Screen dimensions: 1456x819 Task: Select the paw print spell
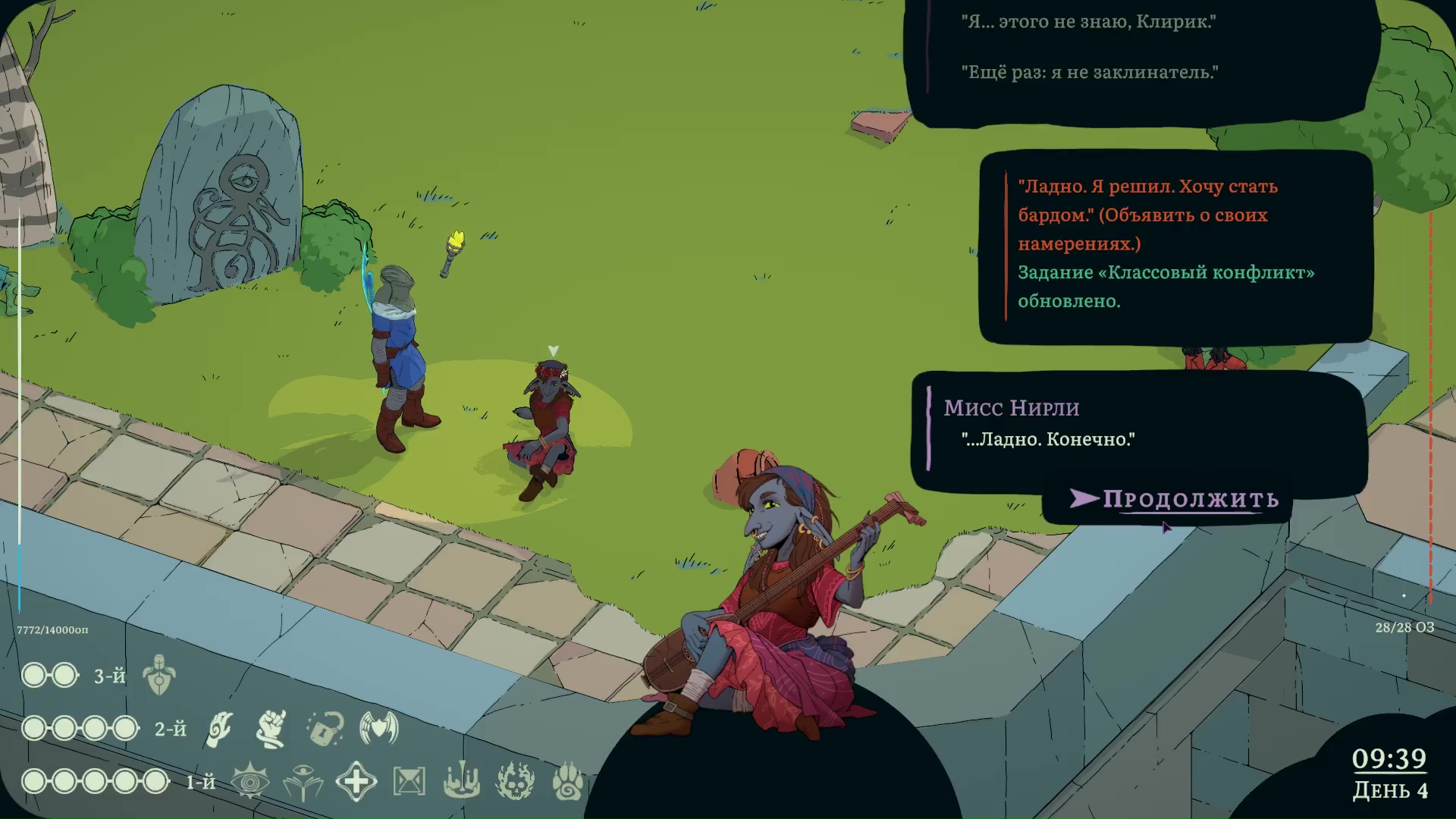[x=567, y=781]
